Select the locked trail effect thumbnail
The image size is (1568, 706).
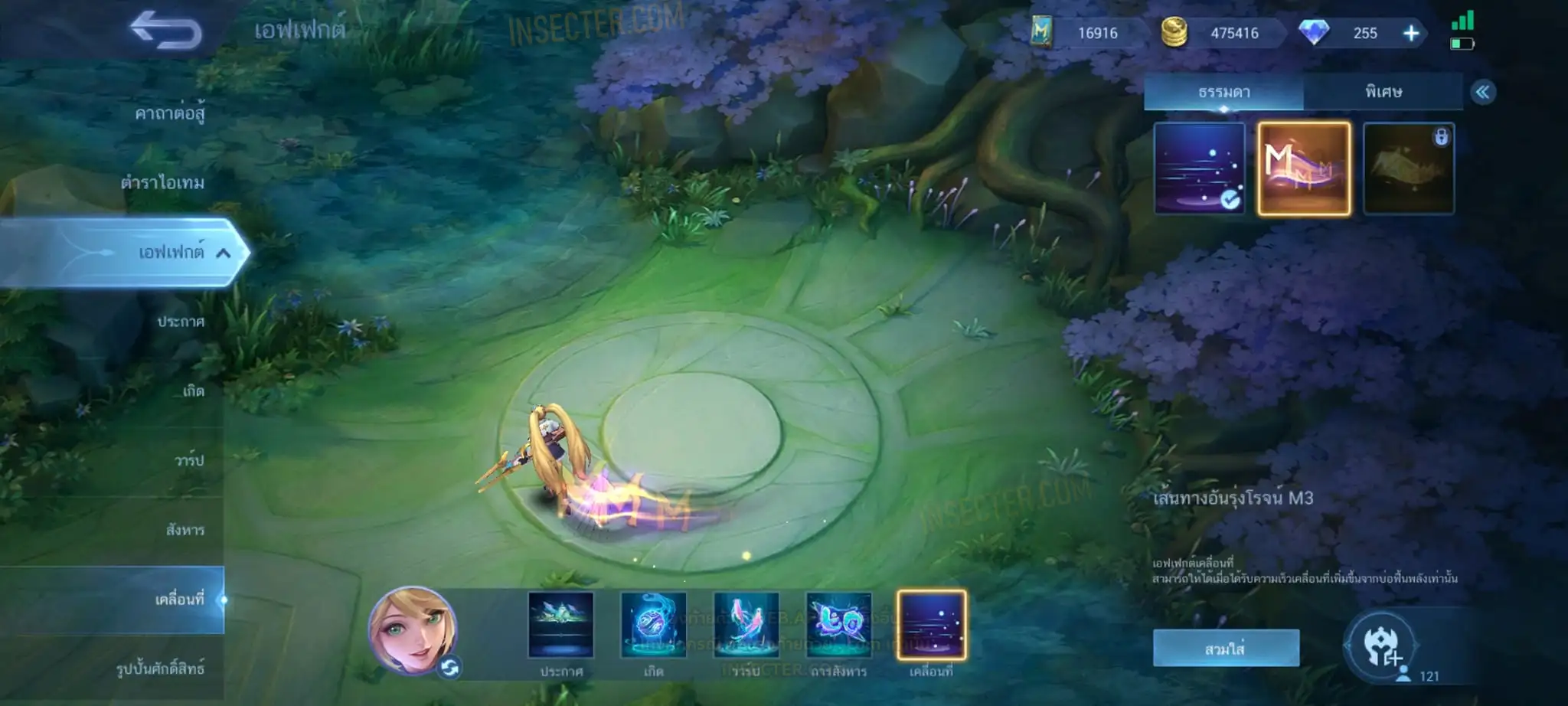pyautogui.click(x=1409, y=168)
